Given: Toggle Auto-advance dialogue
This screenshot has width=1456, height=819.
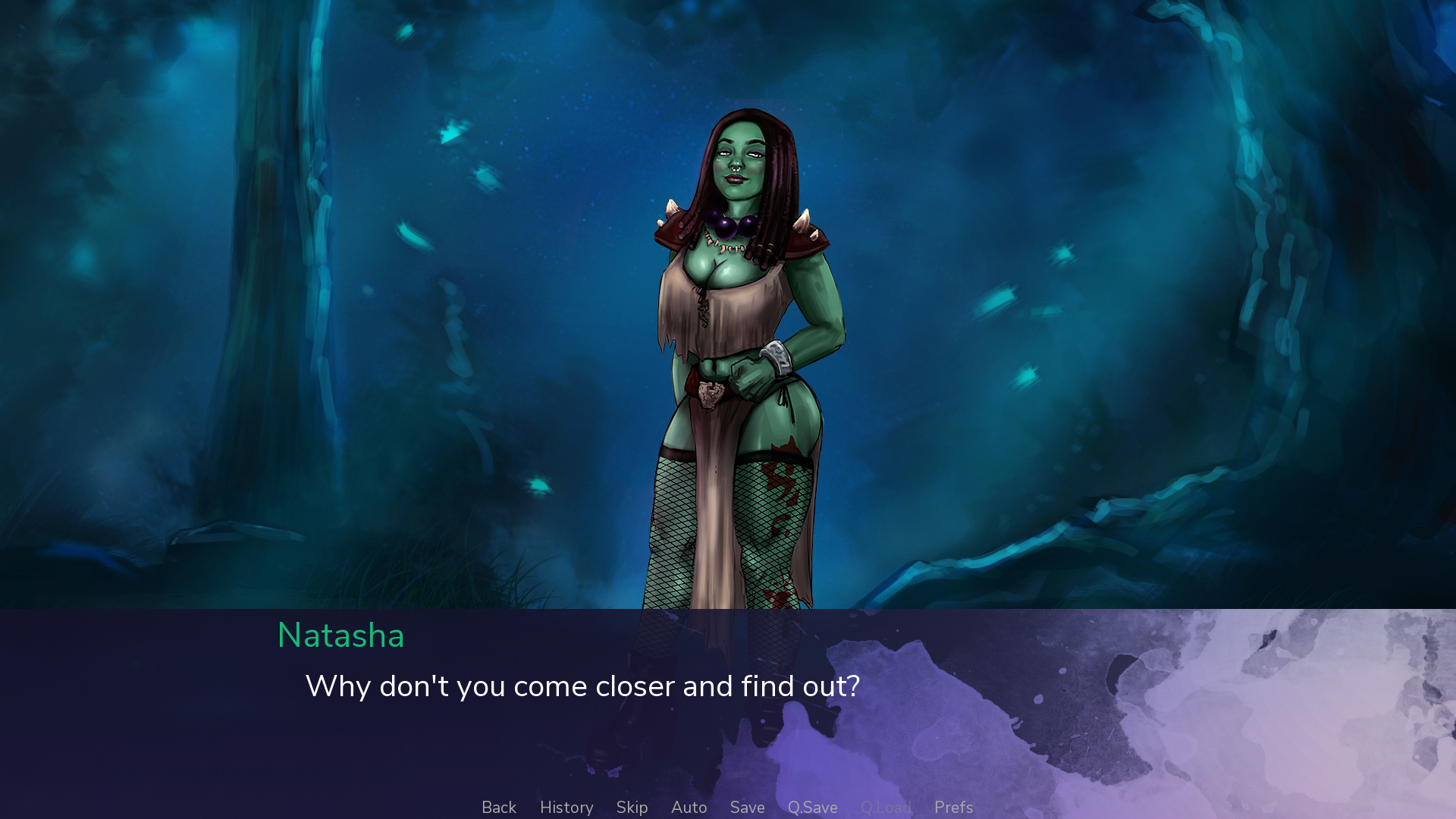Looking at the screenshot, I should (689, 808).
